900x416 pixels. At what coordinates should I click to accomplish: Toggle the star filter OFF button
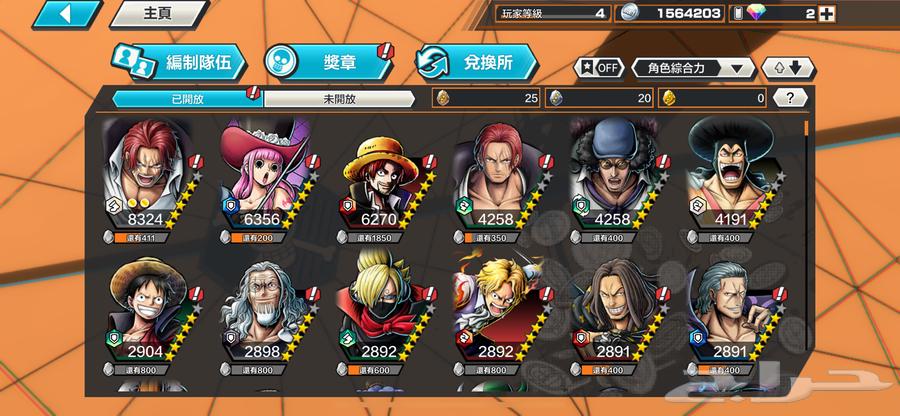tap(598, 68)
